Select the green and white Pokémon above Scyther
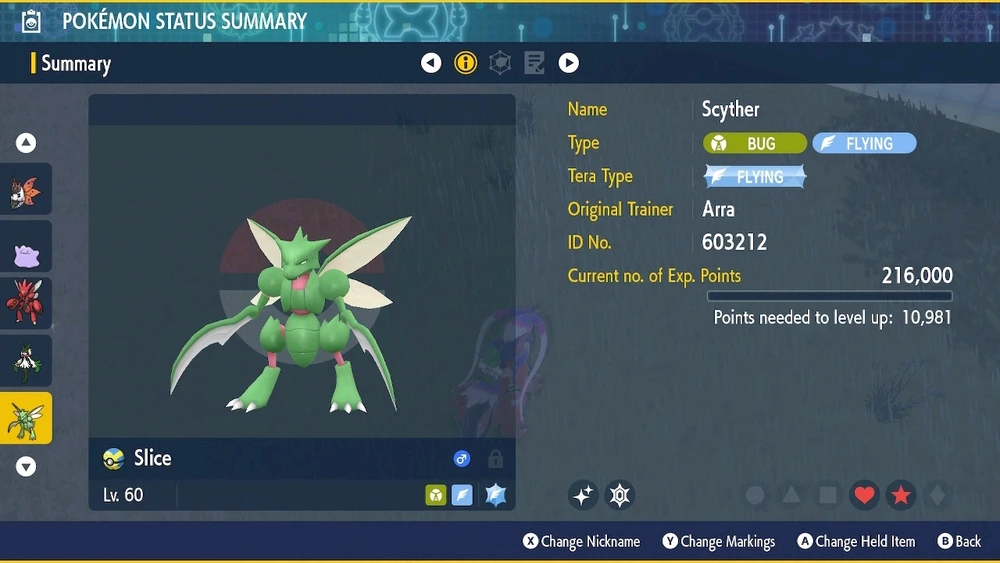Screen dimensions: 1000x563 (26, 361)
